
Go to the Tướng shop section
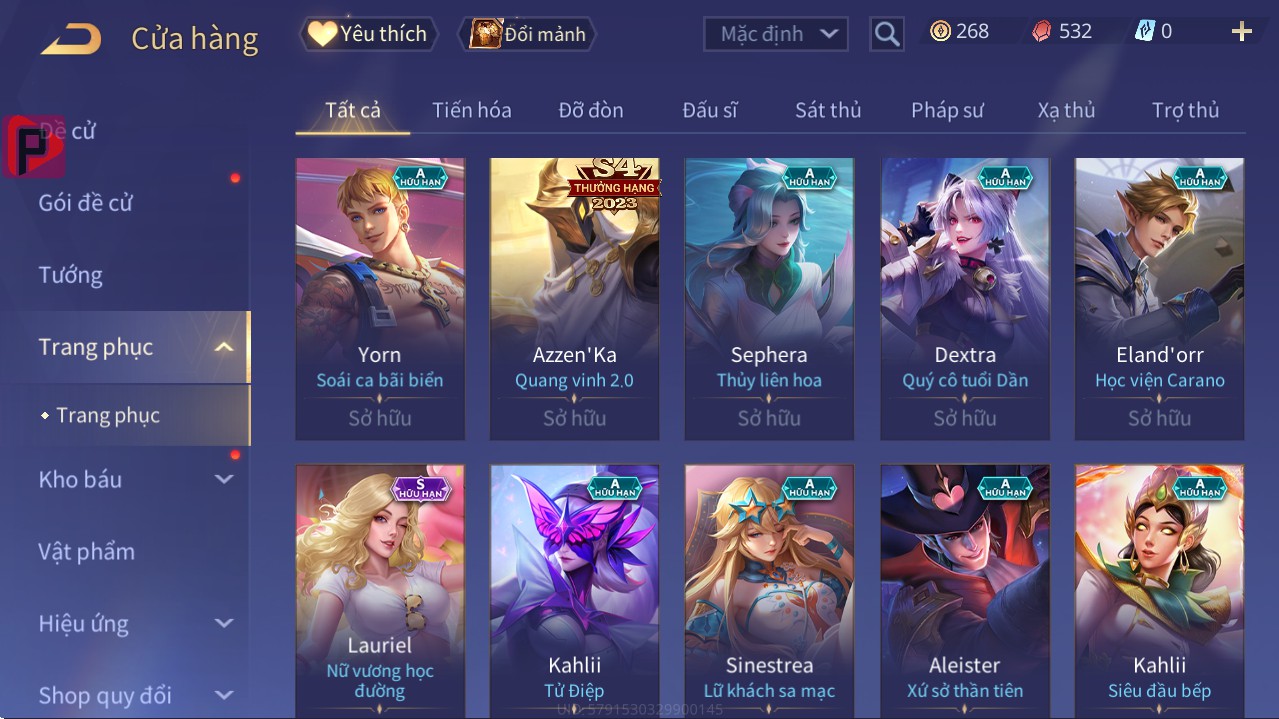[x=71, y=275]
